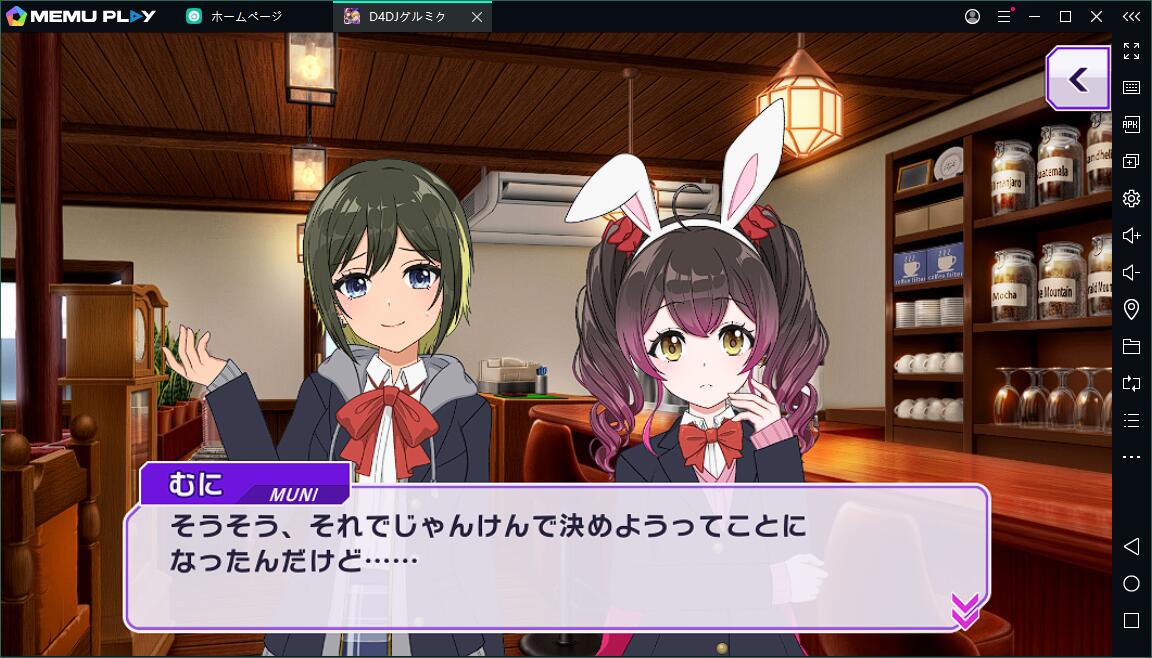Minimize the MEmu Play window

tap(1035, 17)
